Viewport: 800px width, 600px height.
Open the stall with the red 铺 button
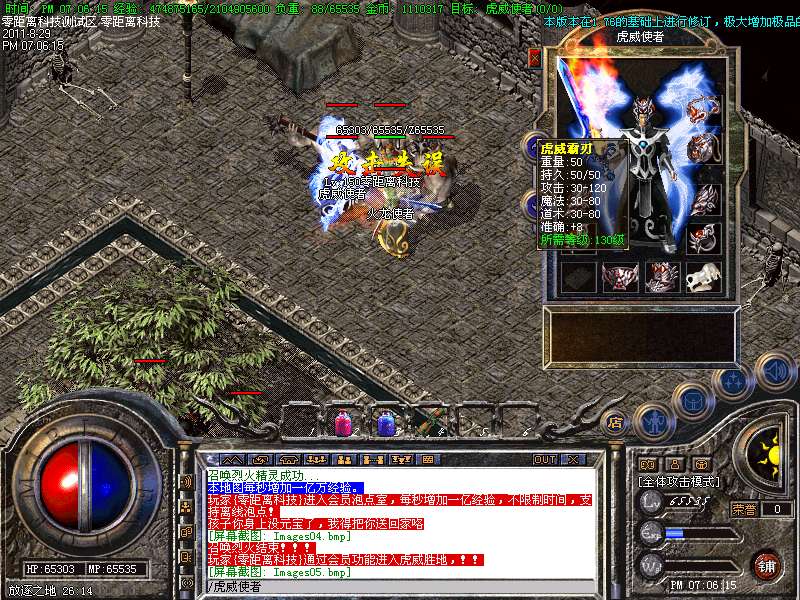click(x=766, y=564)
